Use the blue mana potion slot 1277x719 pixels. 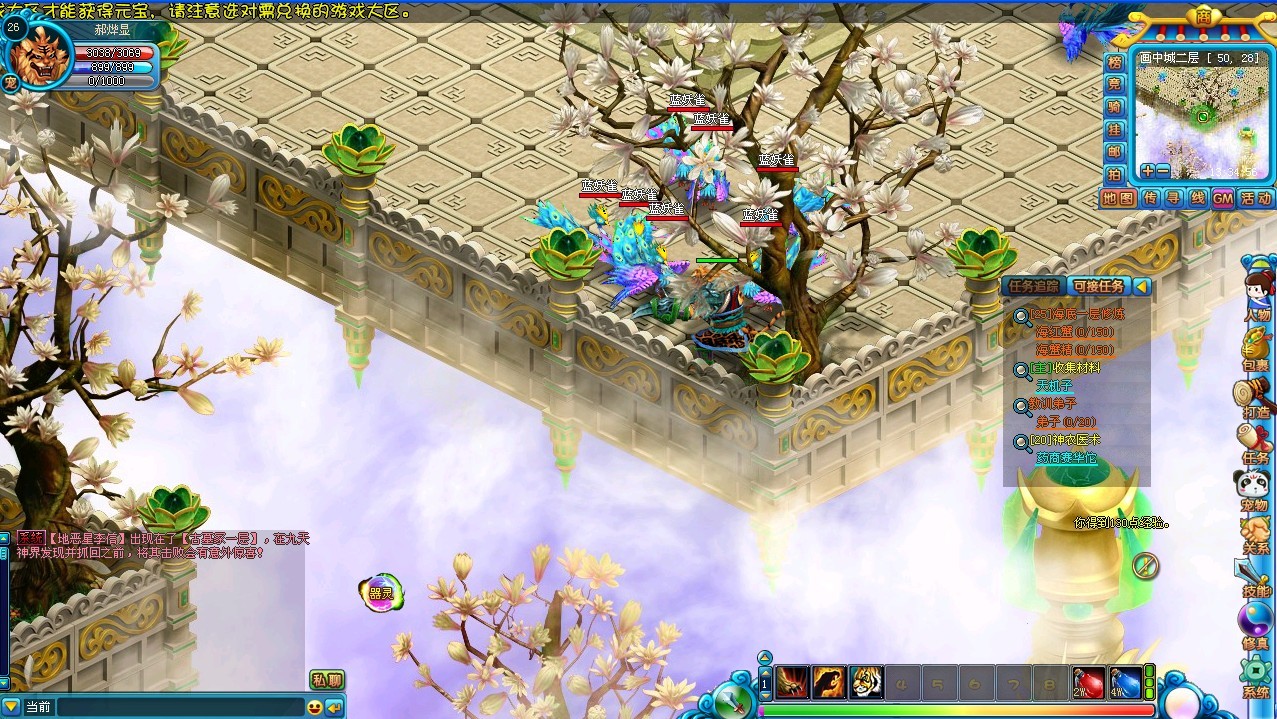1125,682
